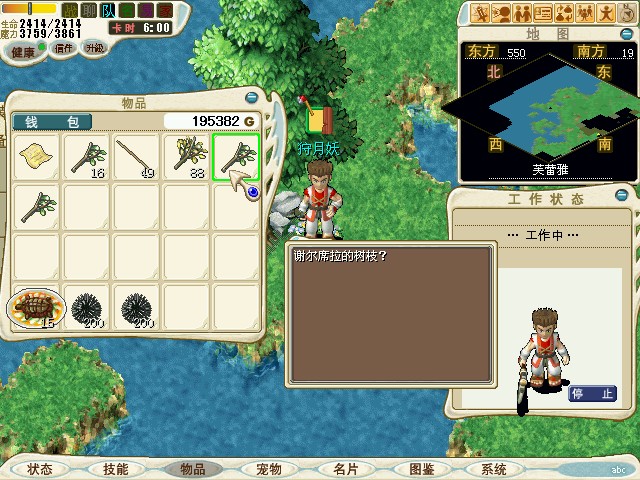Open the 图鉴 encyclopedia menu

pyautogui.click(x=421, y=469)
